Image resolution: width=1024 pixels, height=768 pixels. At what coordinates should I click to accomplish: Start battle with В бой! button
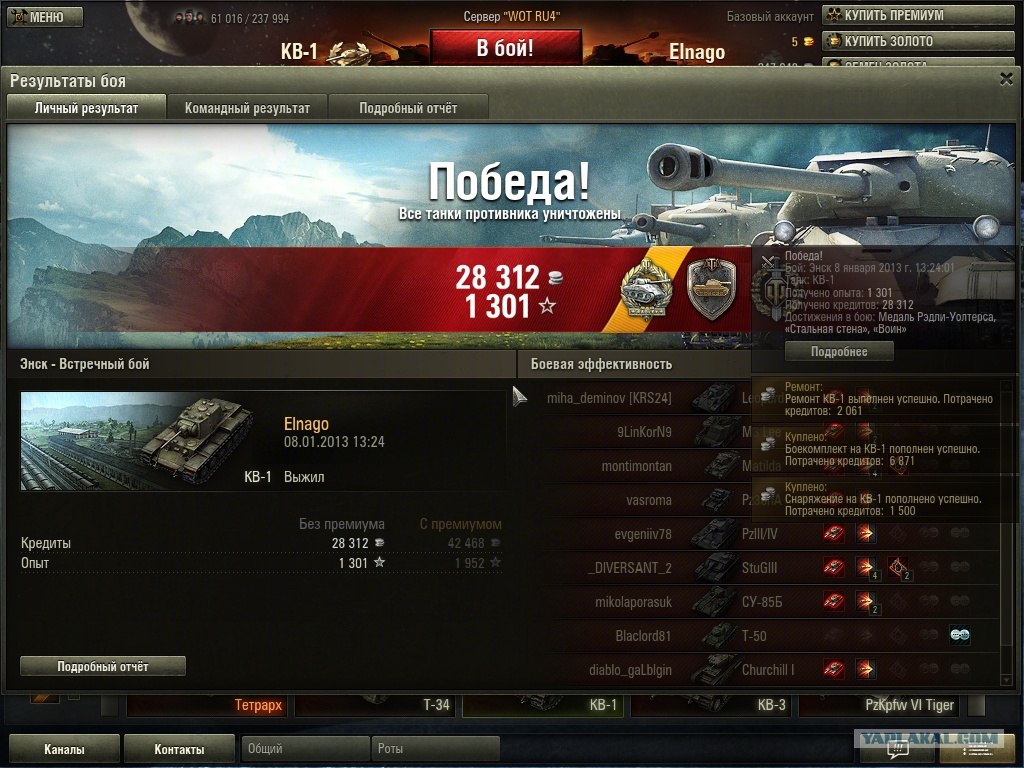(x=505, y=48)
